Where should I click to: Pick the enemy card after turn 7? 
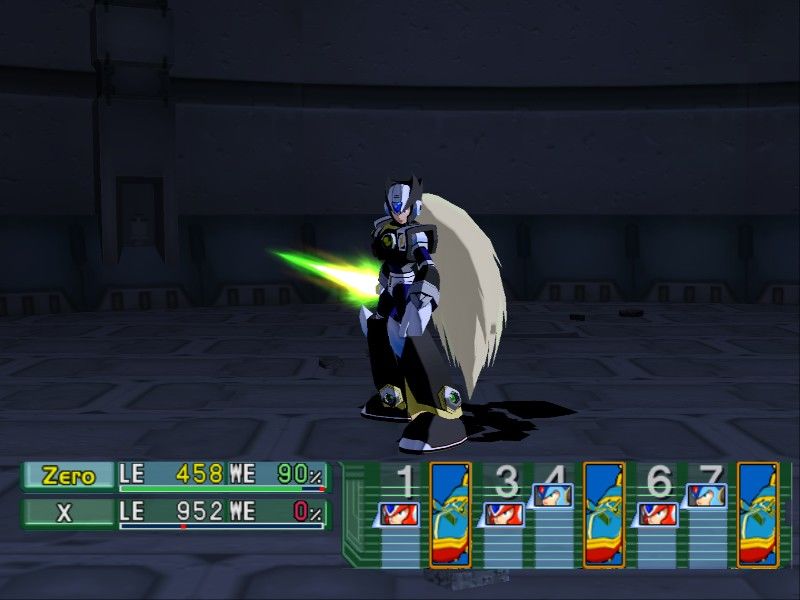coord(758,514)
